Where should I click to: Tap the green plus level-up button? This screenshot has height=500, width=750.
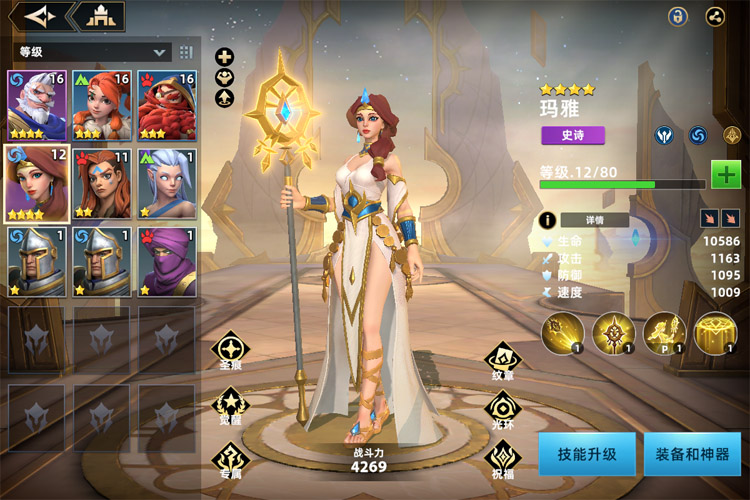point(725,174)
